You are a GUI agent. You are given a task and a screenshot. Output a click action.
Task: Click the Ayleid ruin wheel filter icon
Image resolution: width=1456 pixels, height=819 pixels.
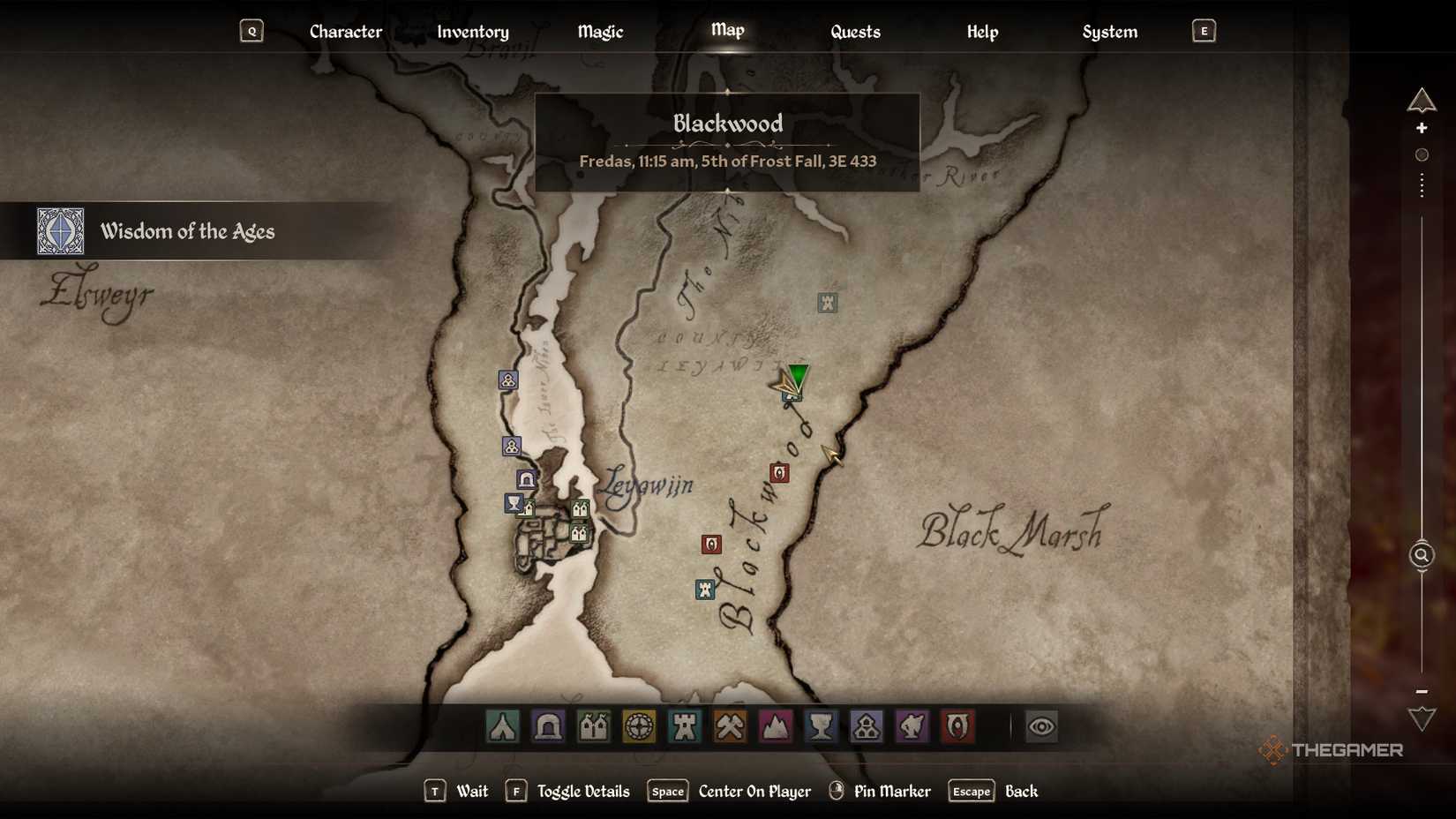tap(641, 726)
